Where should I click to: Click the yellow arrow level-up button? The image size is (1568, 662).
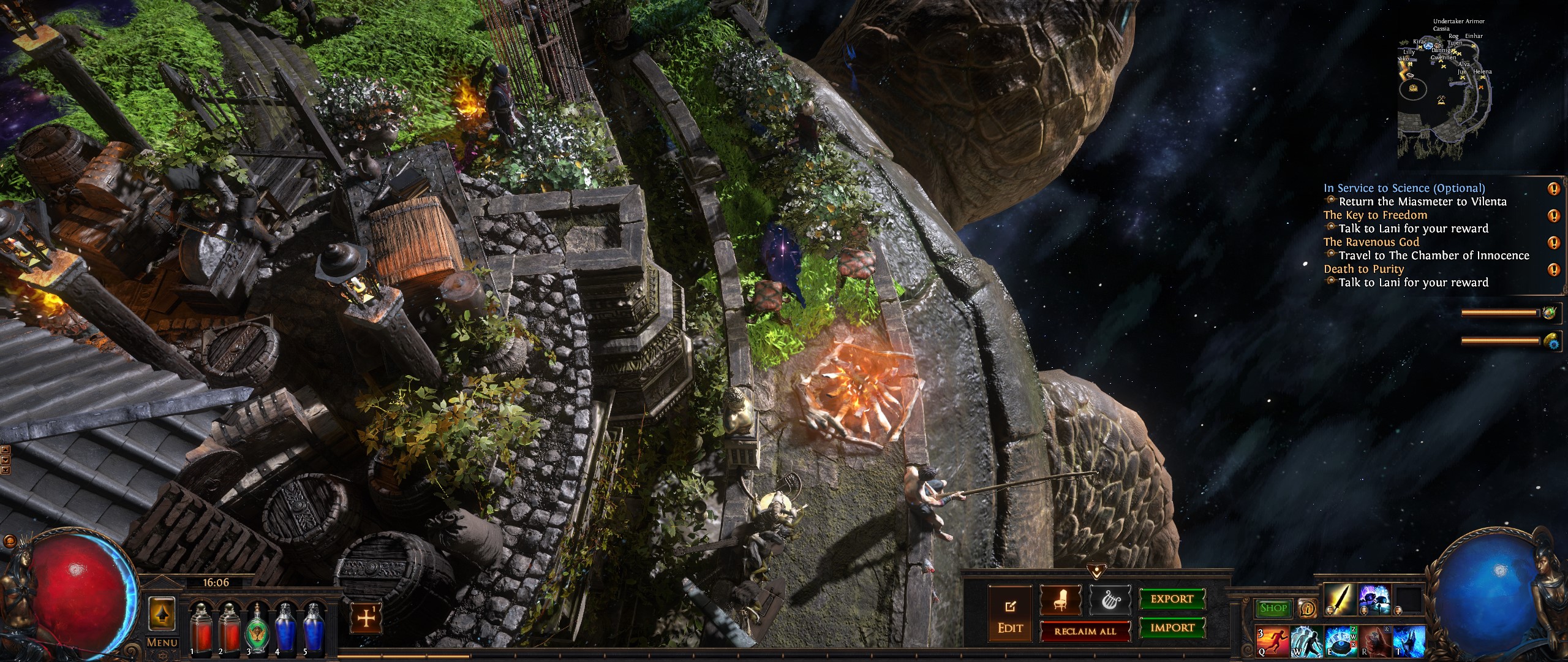[162, 613]
